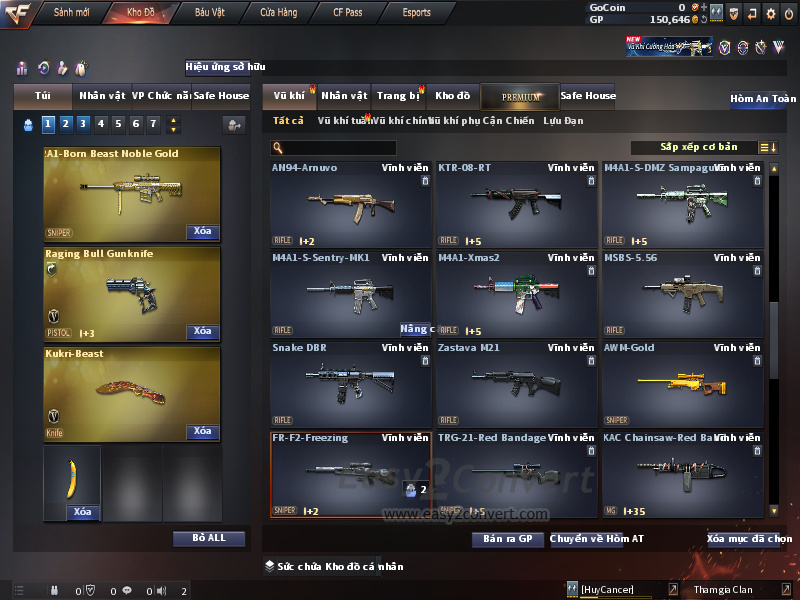The height and width of the screenshot is (600, 800).
Task: Filter by Lựu Đạn grenades
Action: point(563,121)
